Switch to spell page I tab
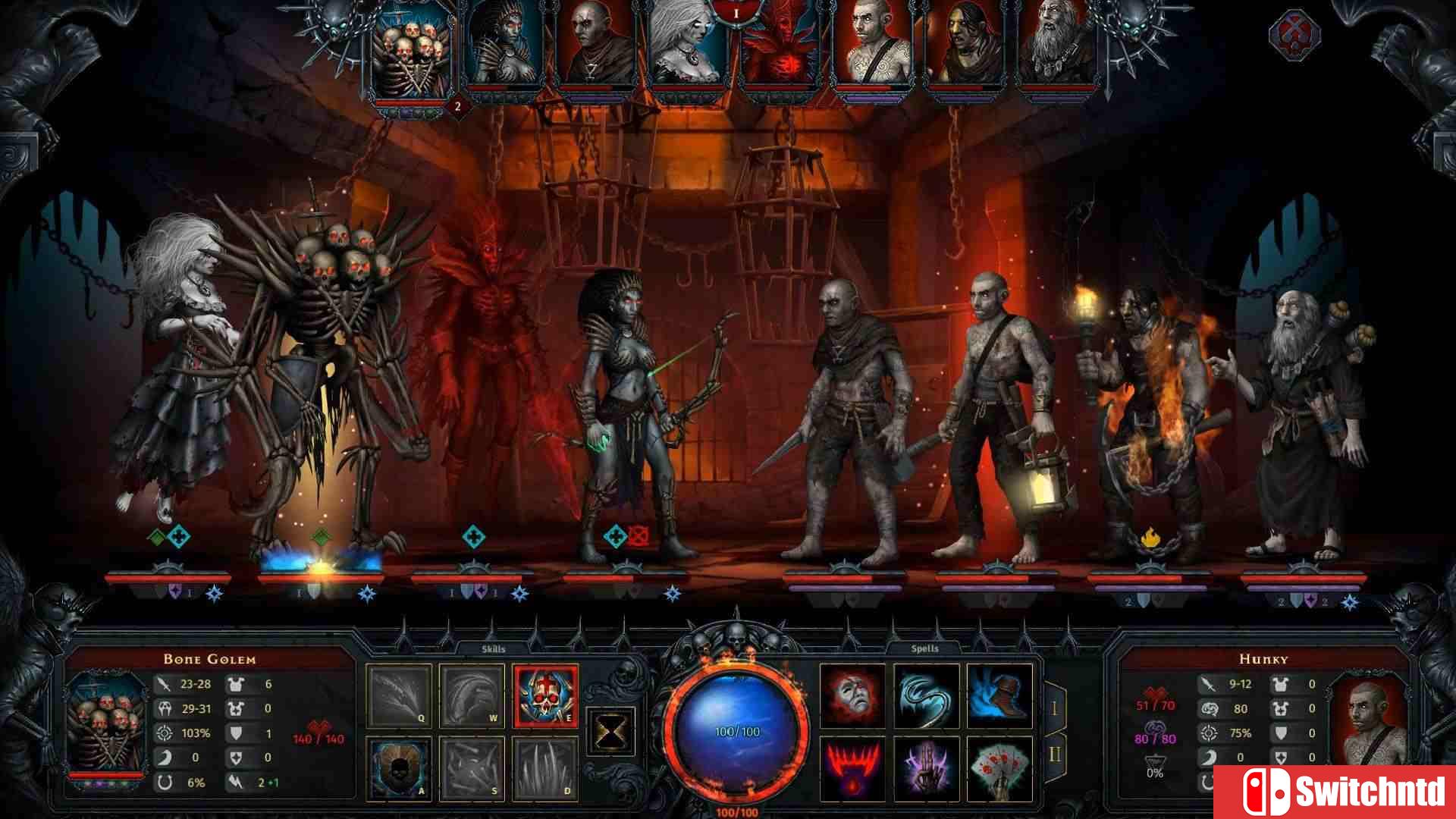The image size is (1456, 819). click(1055, 709)
